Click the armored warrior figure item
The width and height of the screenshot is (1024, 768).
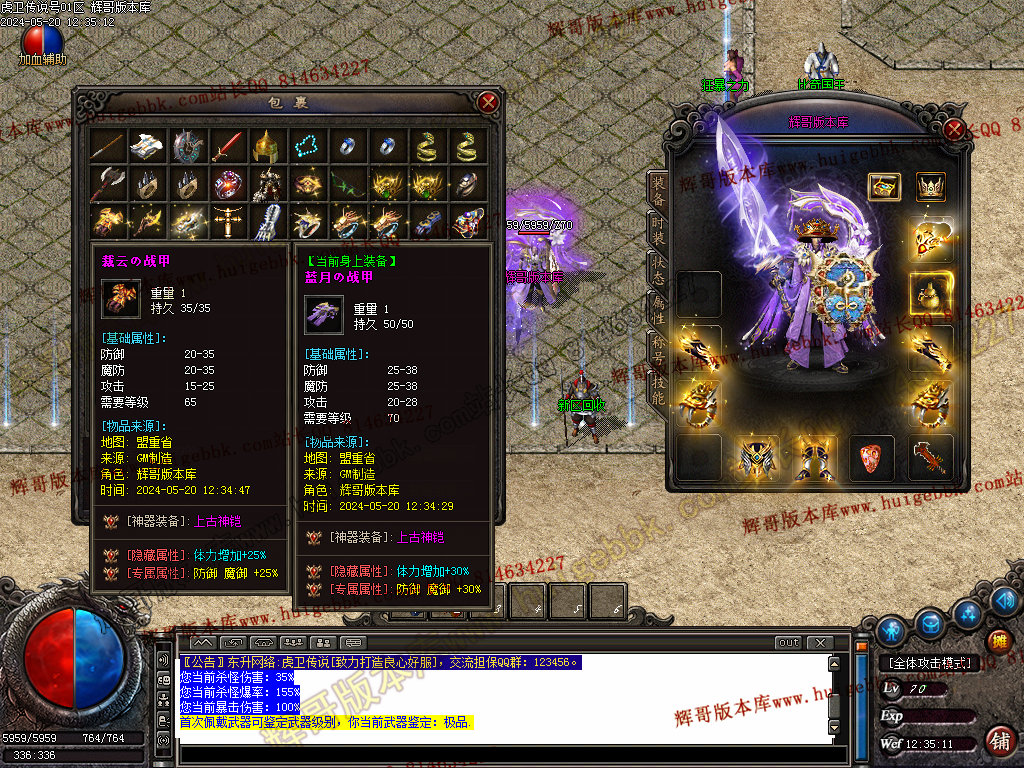pos(265,184)
